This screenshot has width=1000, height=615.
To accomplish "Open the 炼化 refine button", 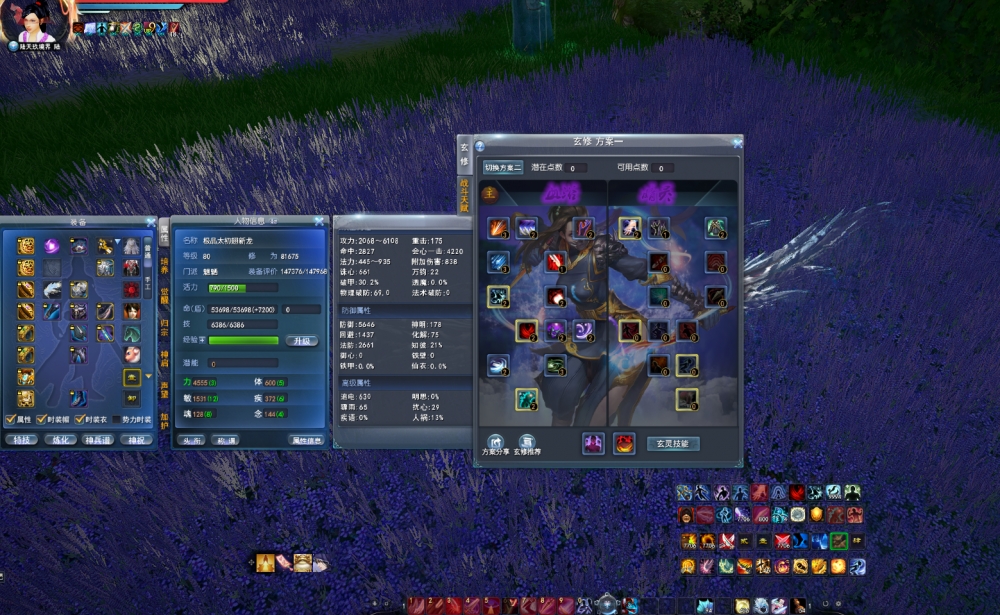I will click(60, 439).
